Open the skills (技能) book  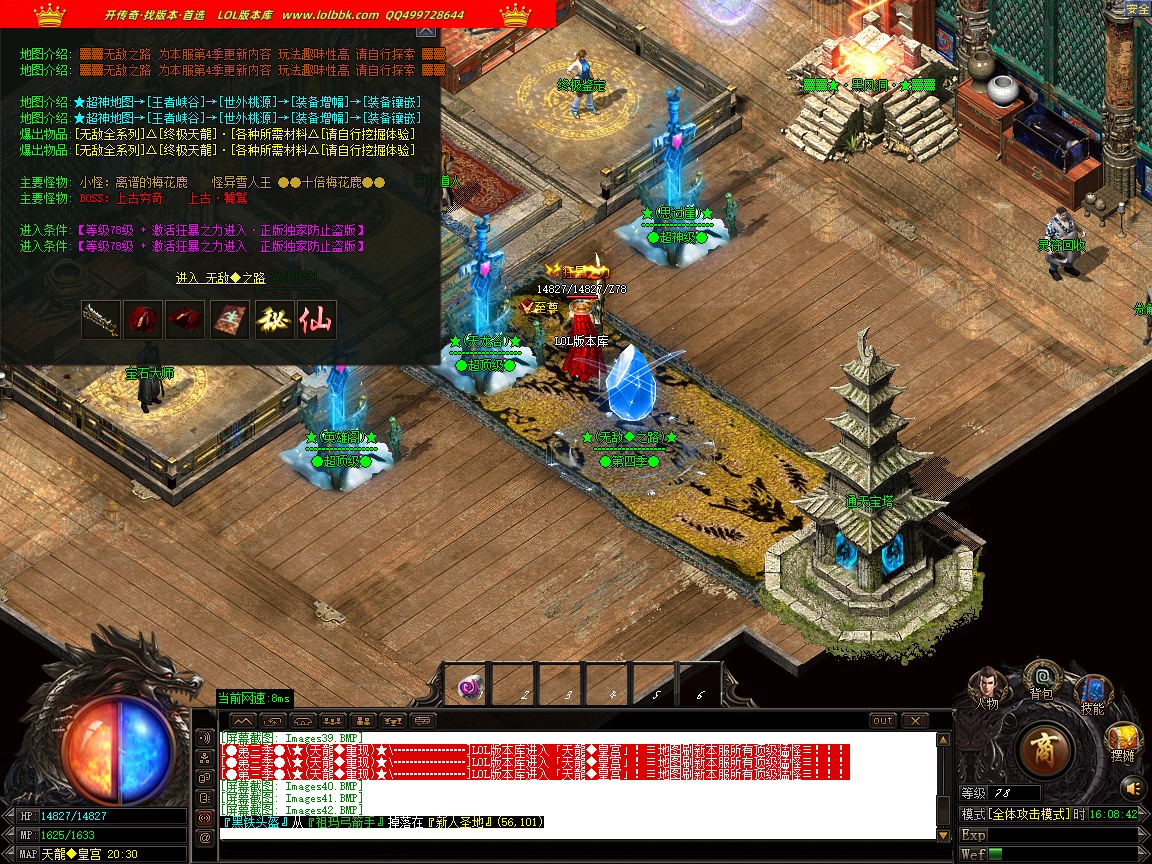[1092, 692]
